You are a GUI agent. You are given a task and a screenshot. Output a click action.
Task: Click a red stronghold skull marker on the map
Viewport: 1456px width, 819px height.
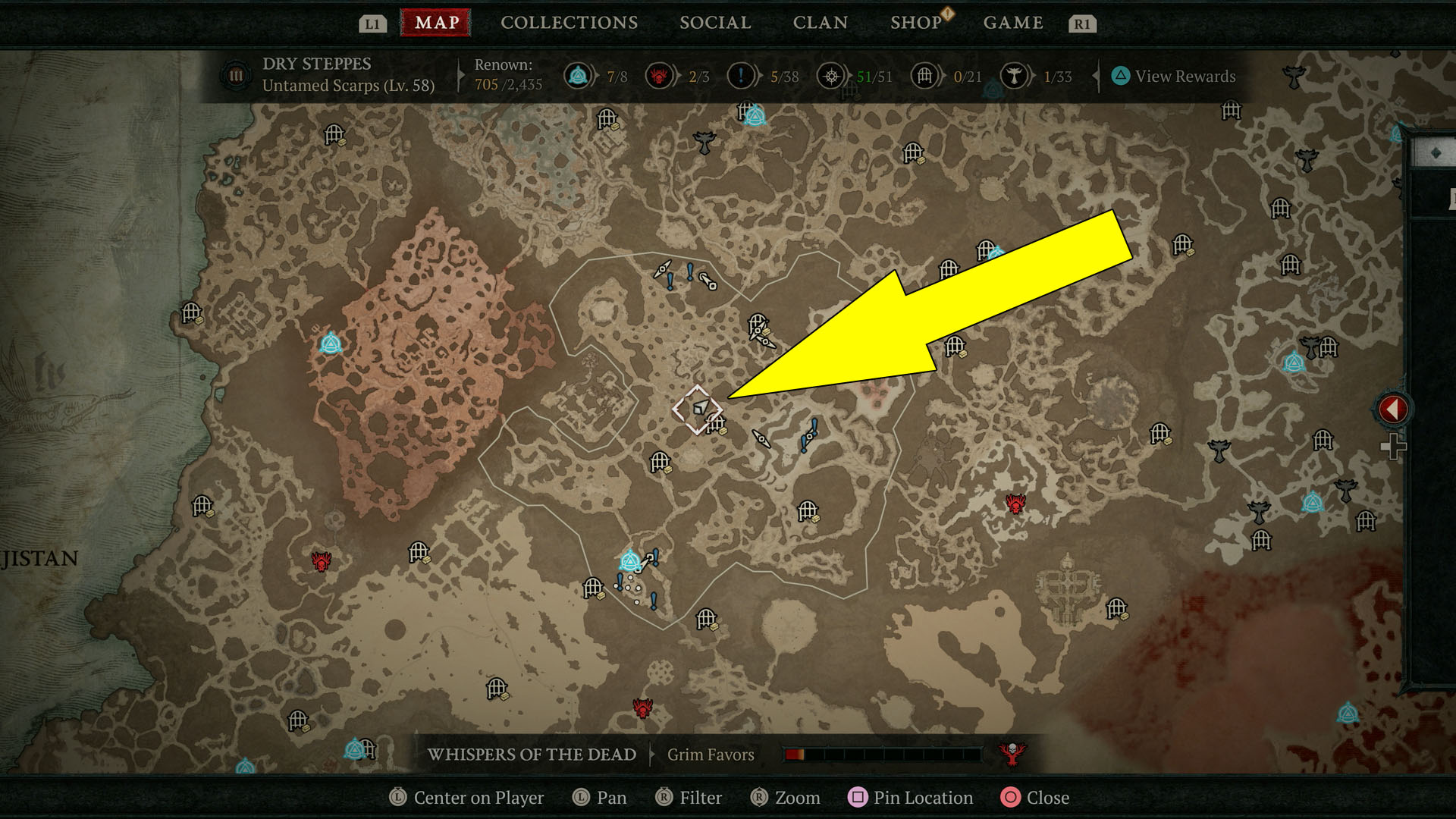coord(1016,504)
